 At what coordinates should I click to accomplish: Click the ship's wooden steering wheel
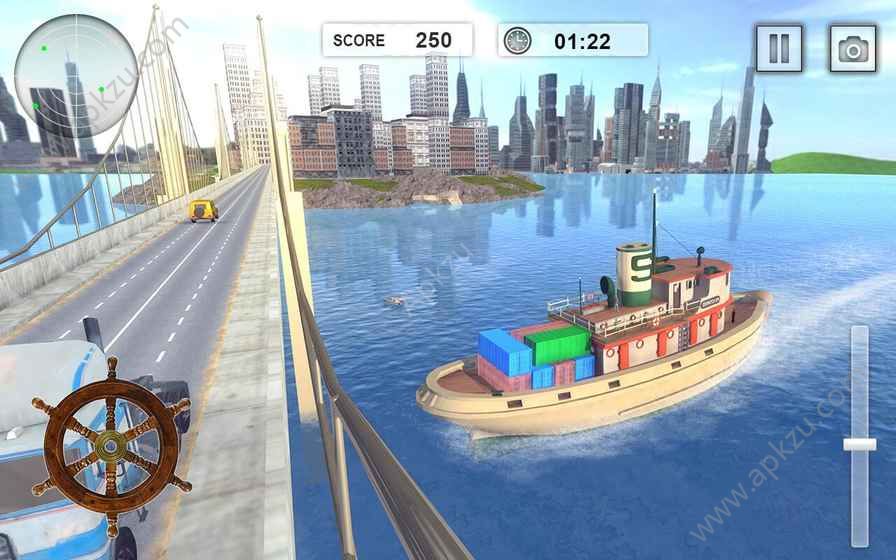point(110,446)
